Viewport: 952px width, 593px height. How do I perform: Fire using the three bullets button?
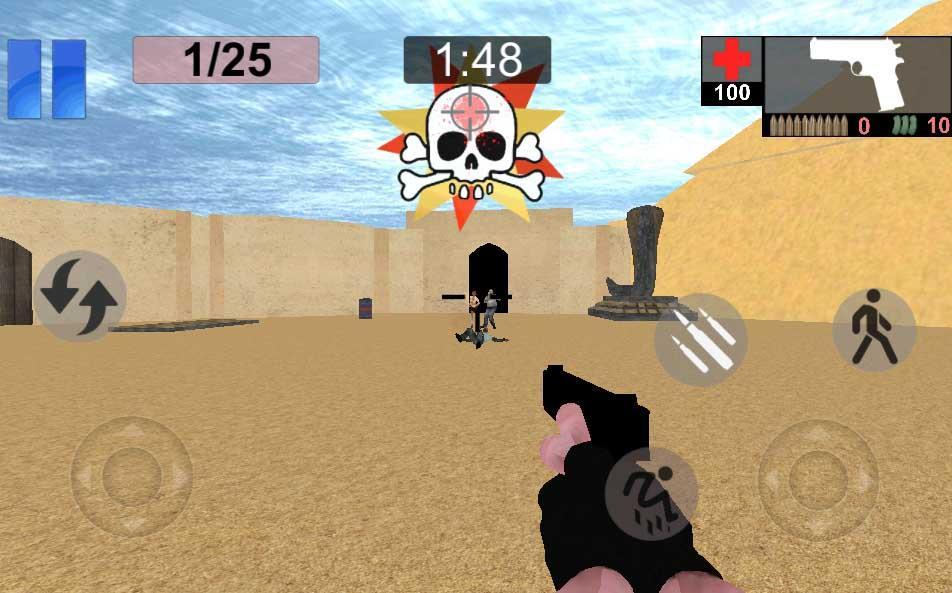pos(701,340)
